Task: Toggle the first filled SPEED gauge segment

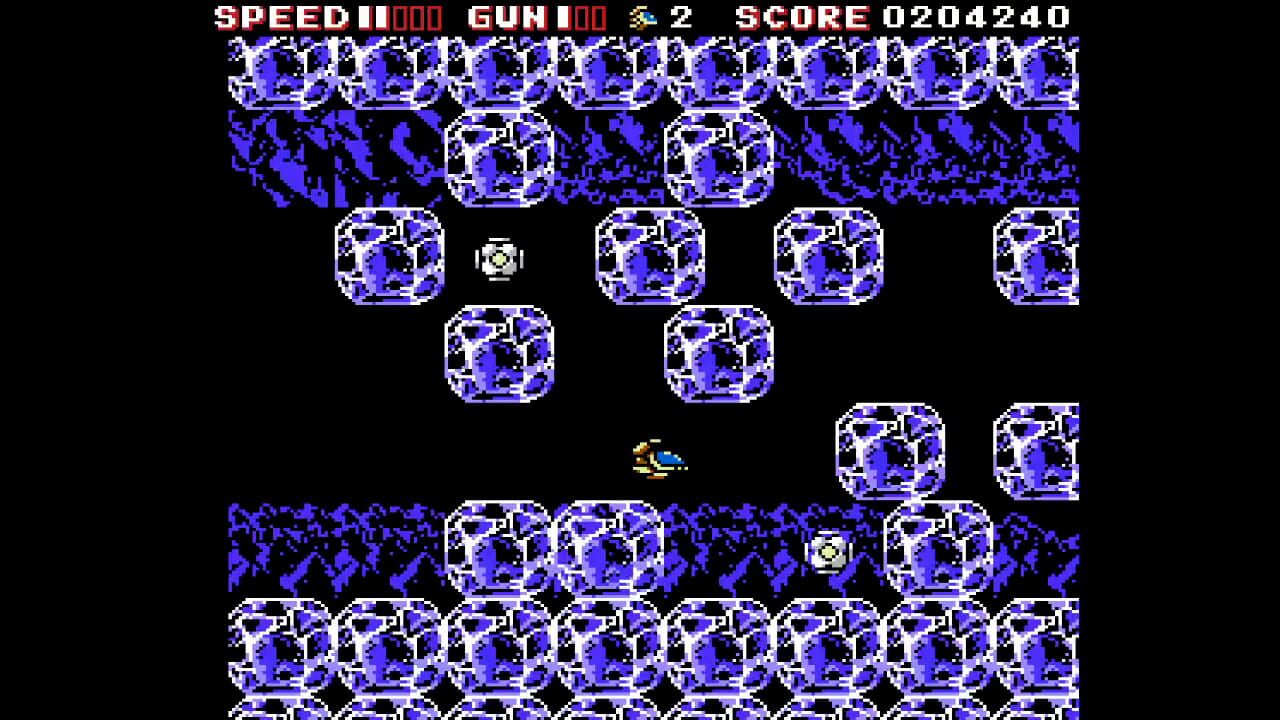Action: [364, 16]
